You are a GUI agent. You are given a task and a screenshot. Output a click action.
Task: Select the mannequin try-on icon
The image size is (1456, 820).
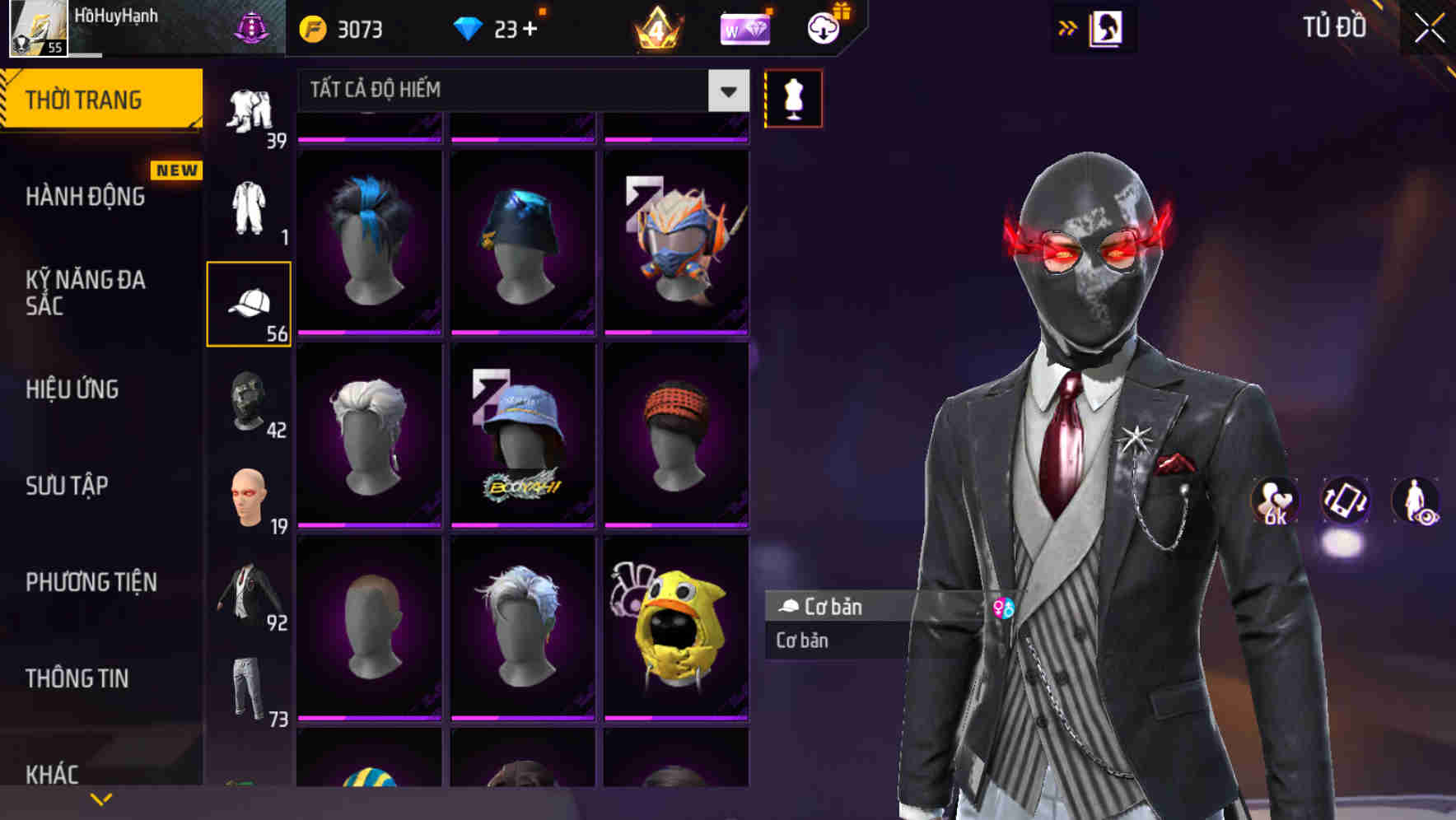[x=793, y=97]
